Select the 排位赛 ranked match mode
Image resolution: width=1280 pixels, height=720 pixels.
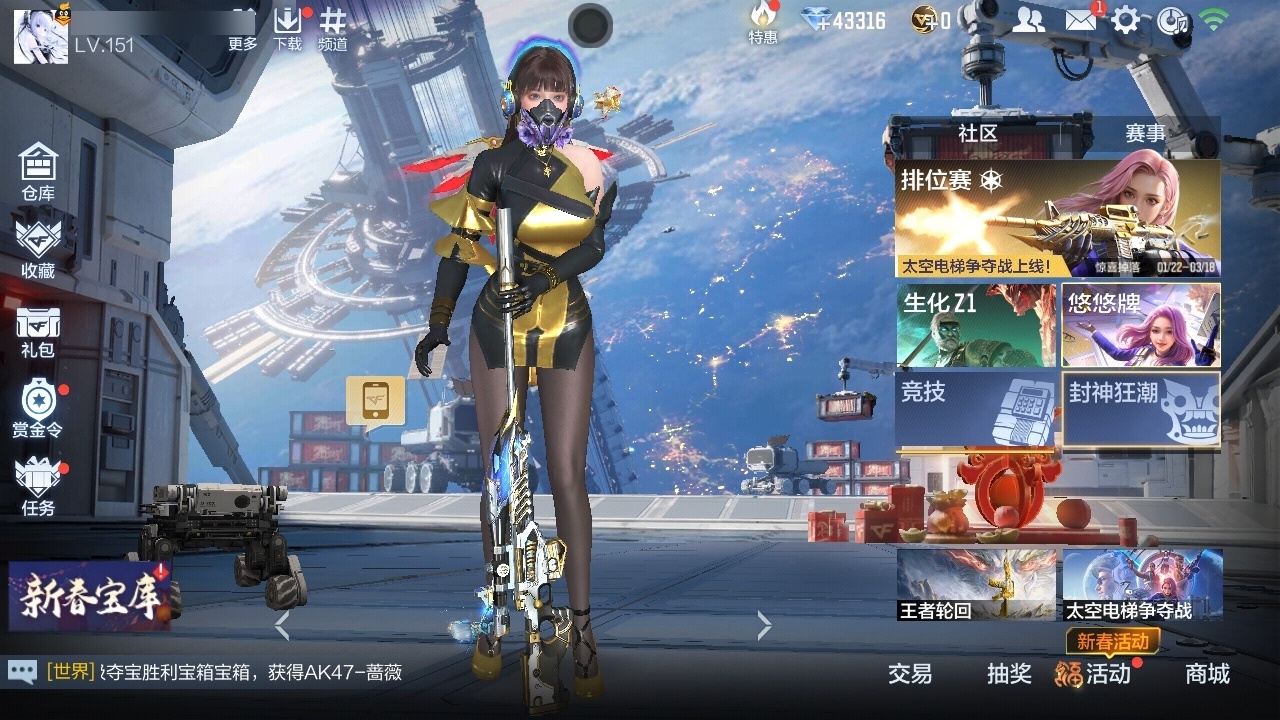point(1057,218)
